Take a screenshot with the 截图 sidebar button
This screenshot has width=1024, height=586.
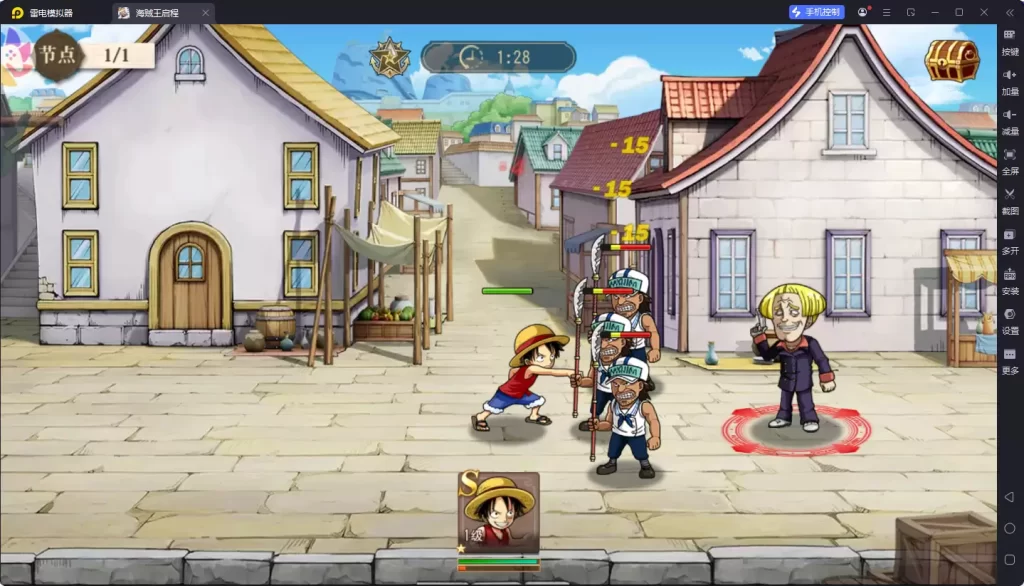(1010, 200)
